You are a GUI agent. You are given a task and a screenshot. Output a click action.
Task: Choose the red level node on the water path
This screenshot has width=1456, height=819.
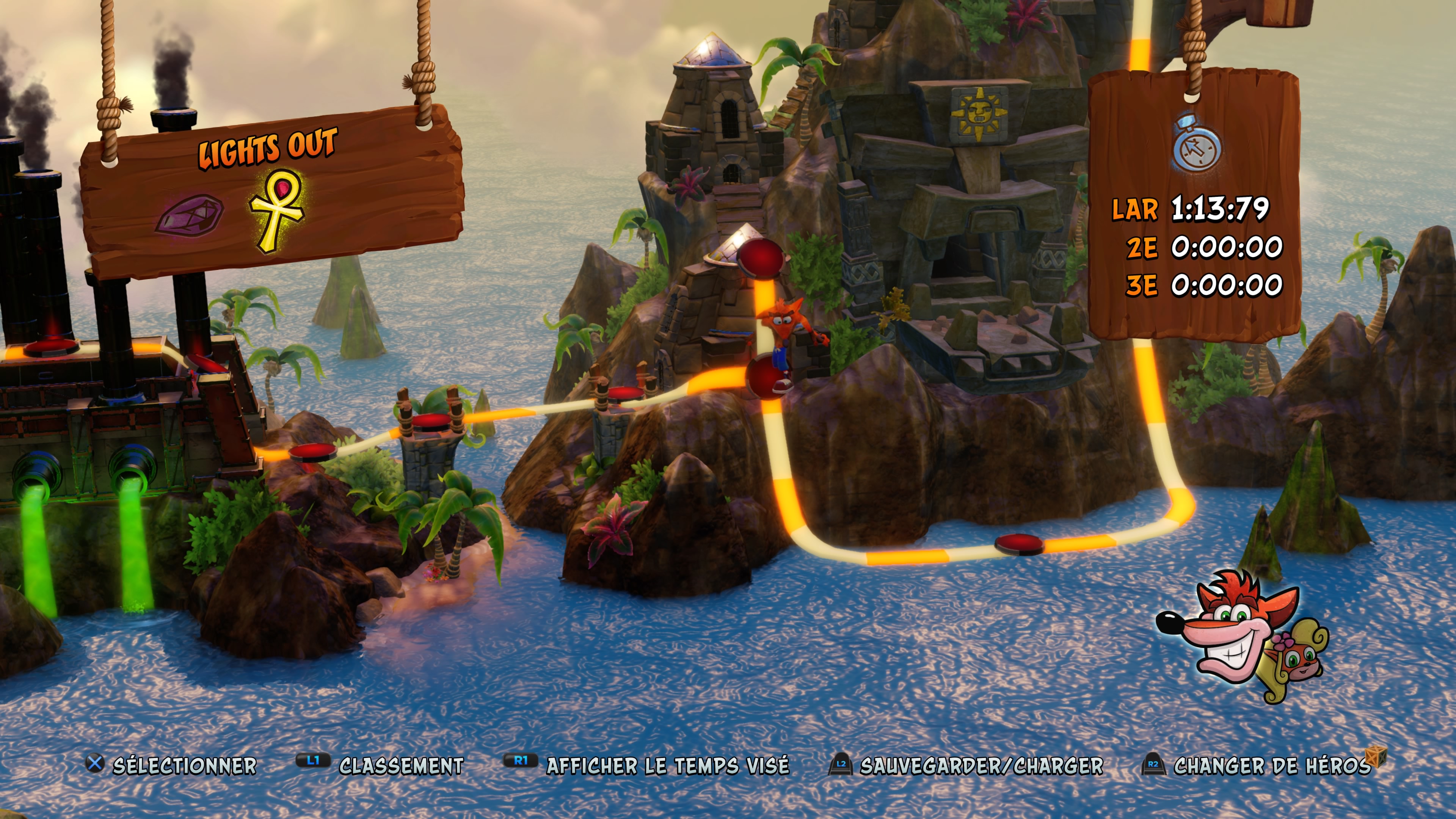click(1018, 544)
